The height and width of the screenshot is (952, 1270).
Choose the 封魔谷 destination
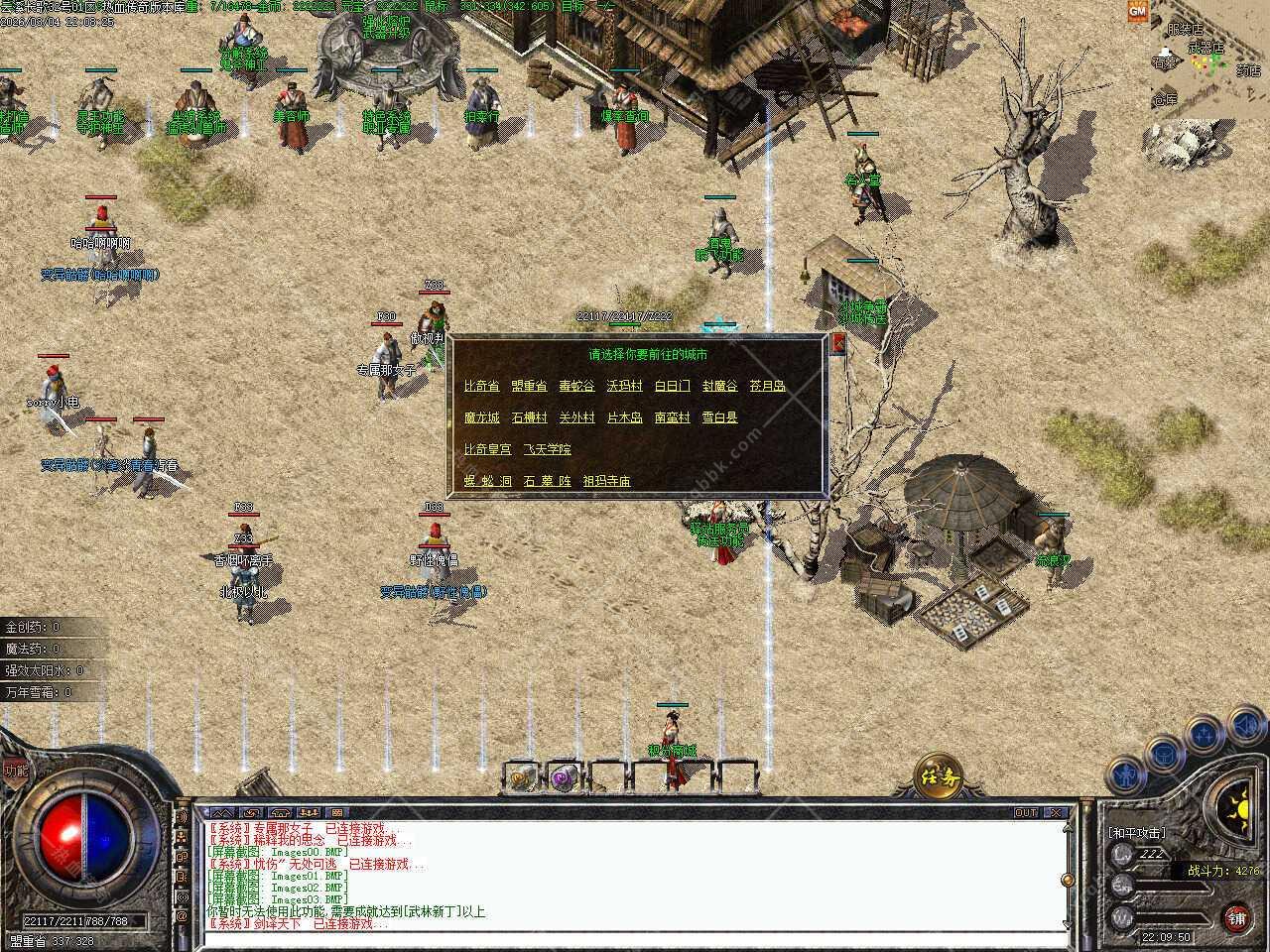719,386
